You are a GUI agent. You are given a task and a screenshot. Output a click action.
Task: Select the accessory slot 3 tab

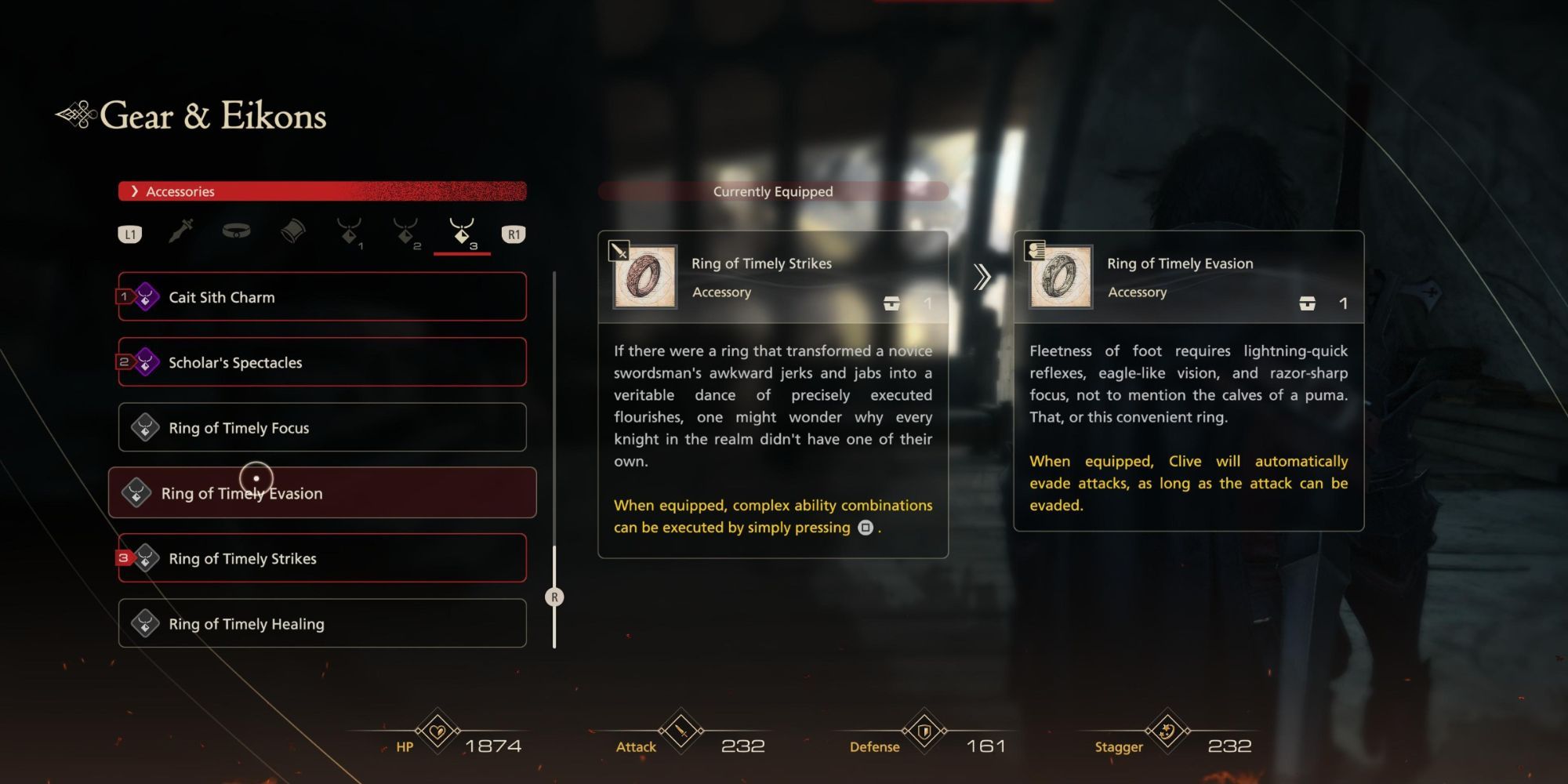(463, 233)
